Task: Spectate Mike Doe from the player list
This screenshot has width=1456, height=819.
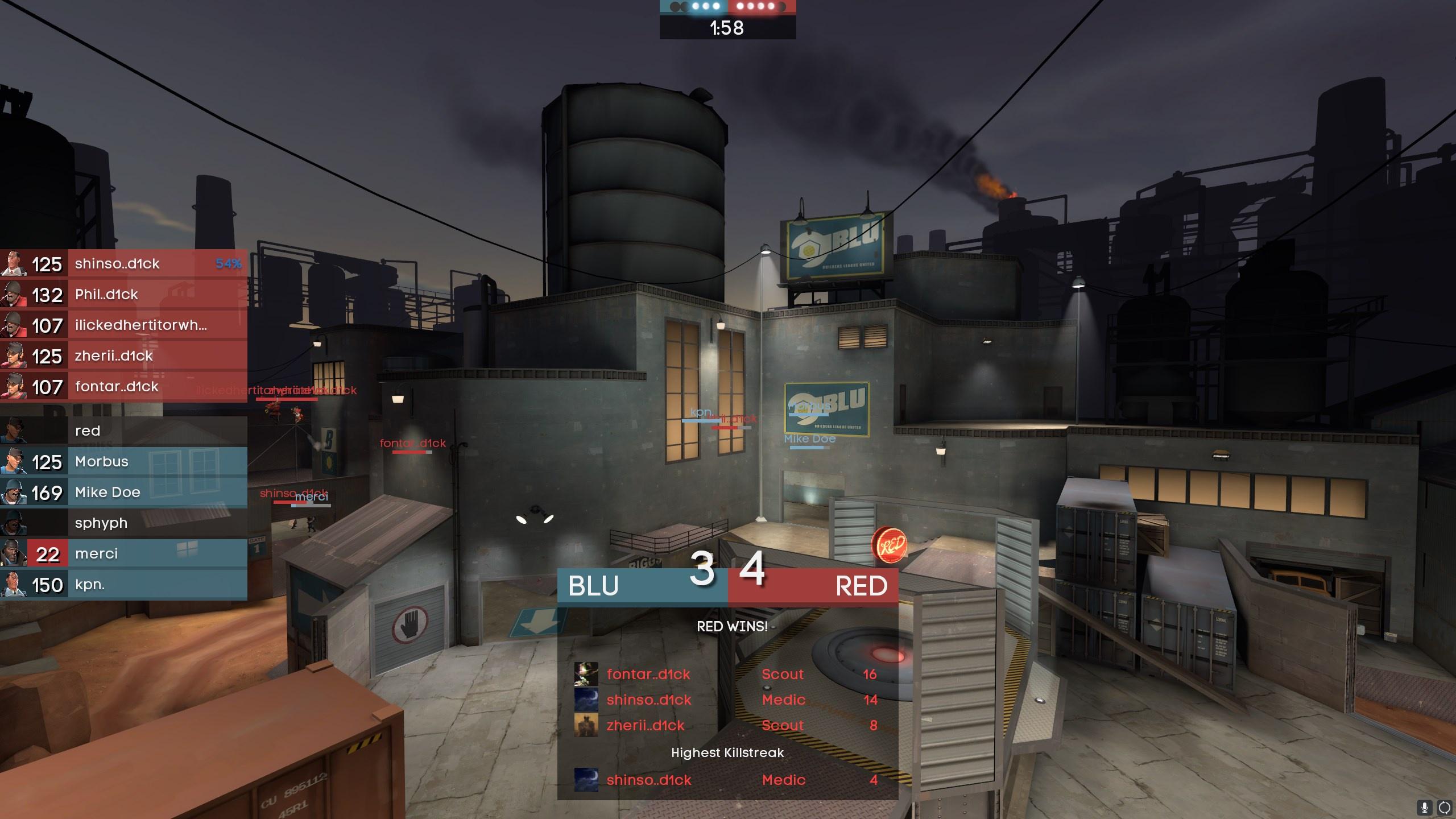Action: 124,493
